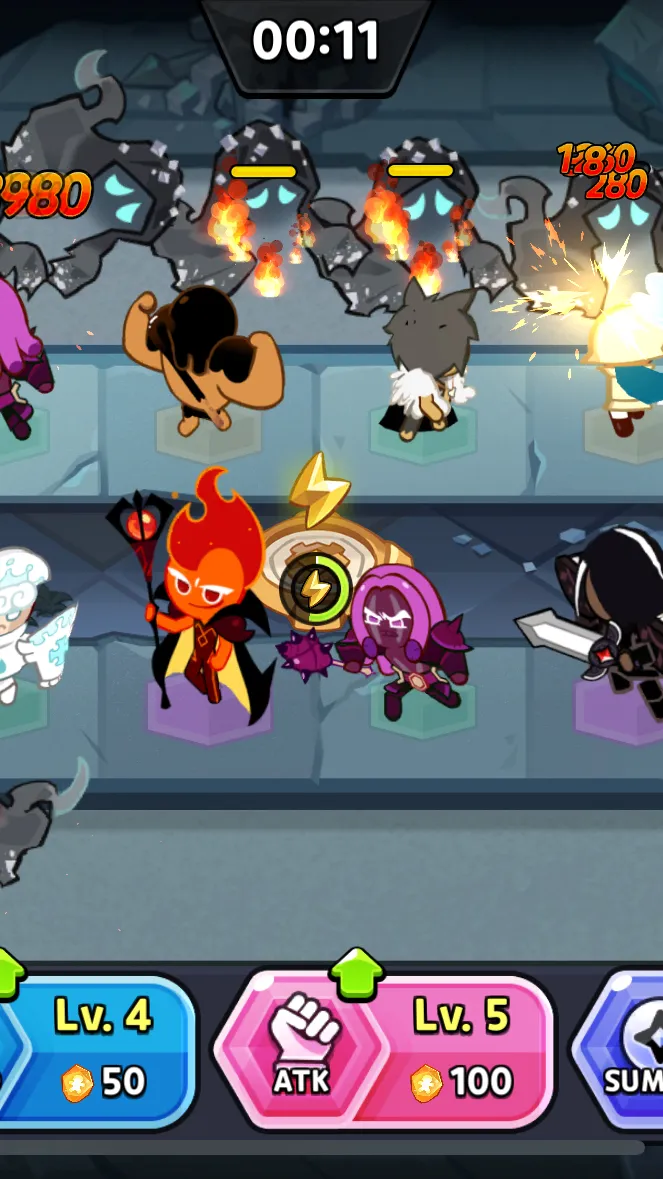Buy the blue Lv. 4 upgrade for 50
The image size is (663, 1179).
point(100,1049)
